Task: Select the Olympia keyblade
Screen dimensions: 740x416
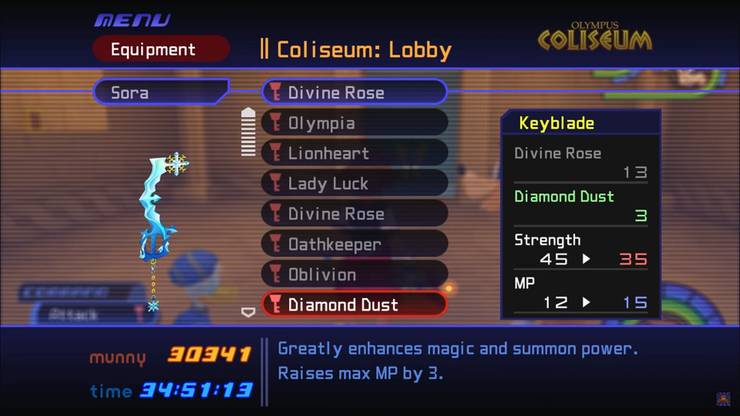Action: click(x=354, y=123)
